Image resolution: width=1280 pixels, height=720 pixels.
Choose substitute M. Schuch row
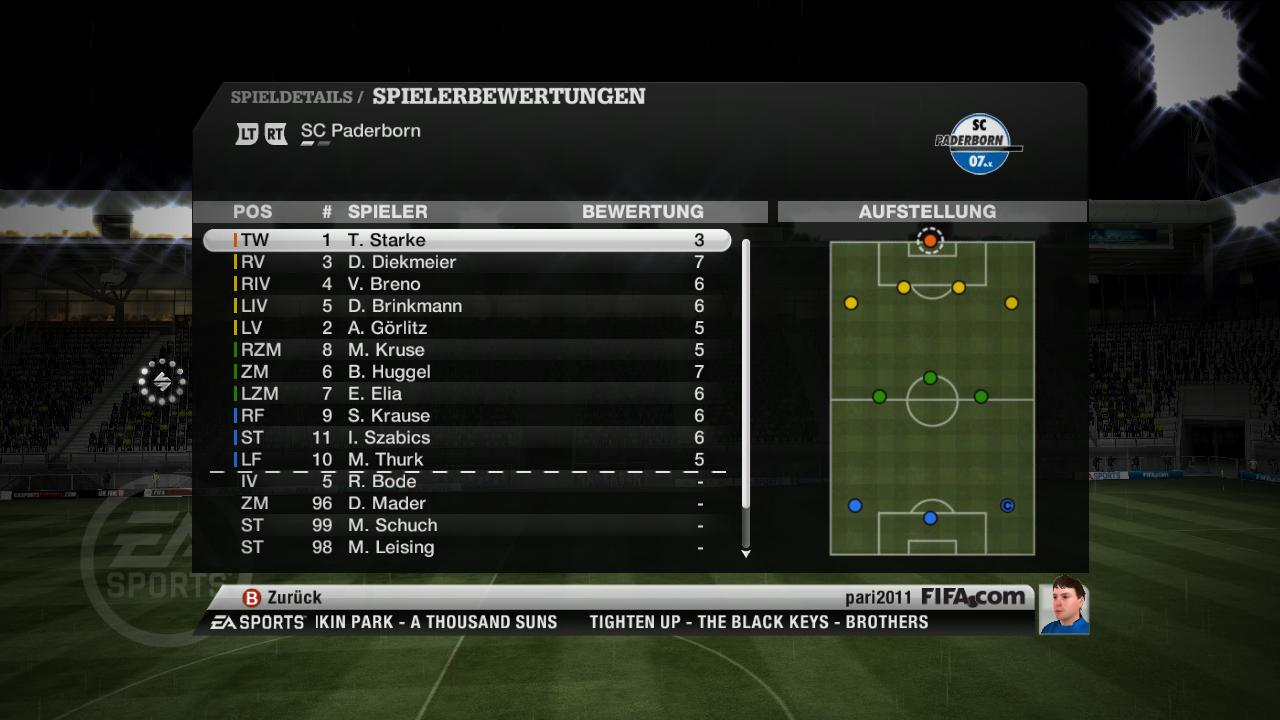coord(467,525)
